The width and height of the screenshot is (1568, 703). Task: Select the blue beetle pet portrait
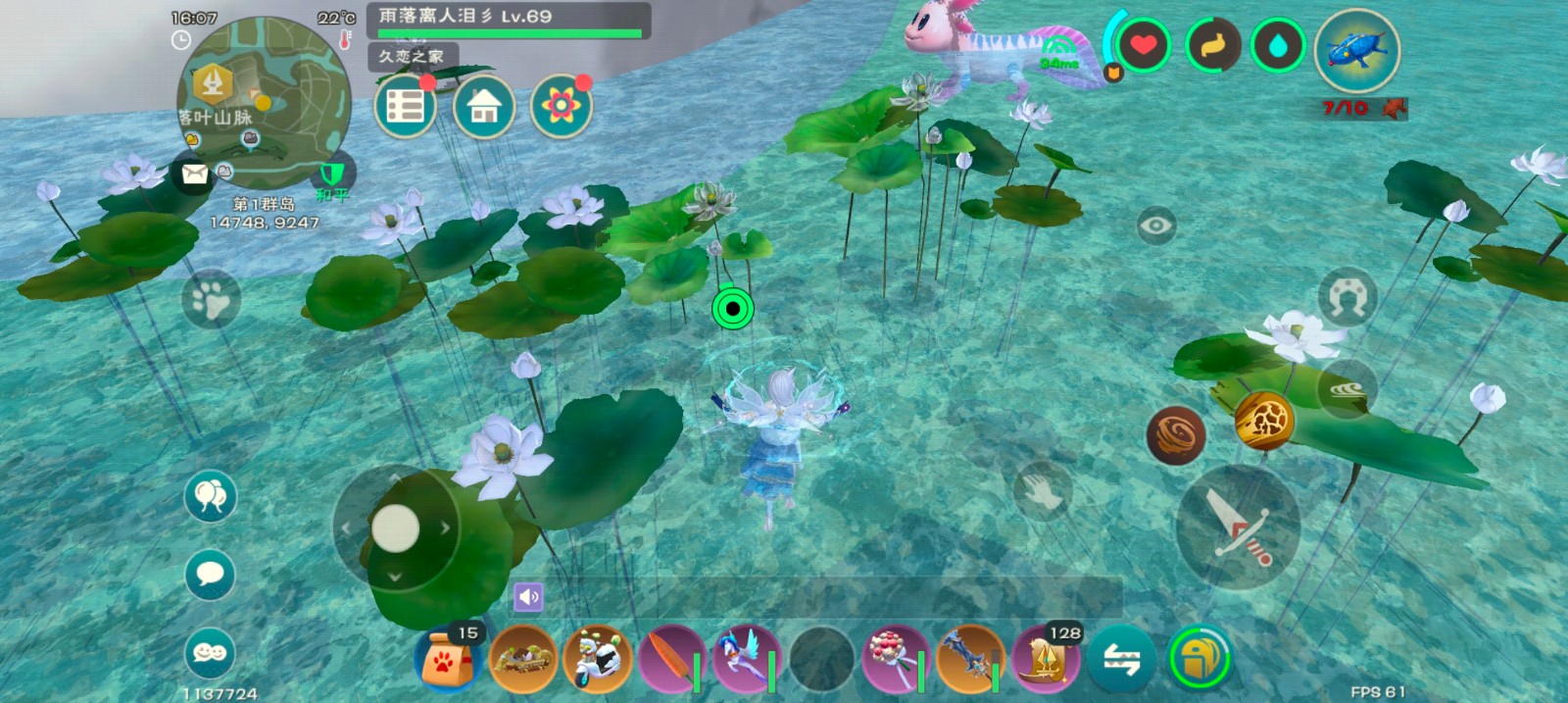pos(1356,51)
